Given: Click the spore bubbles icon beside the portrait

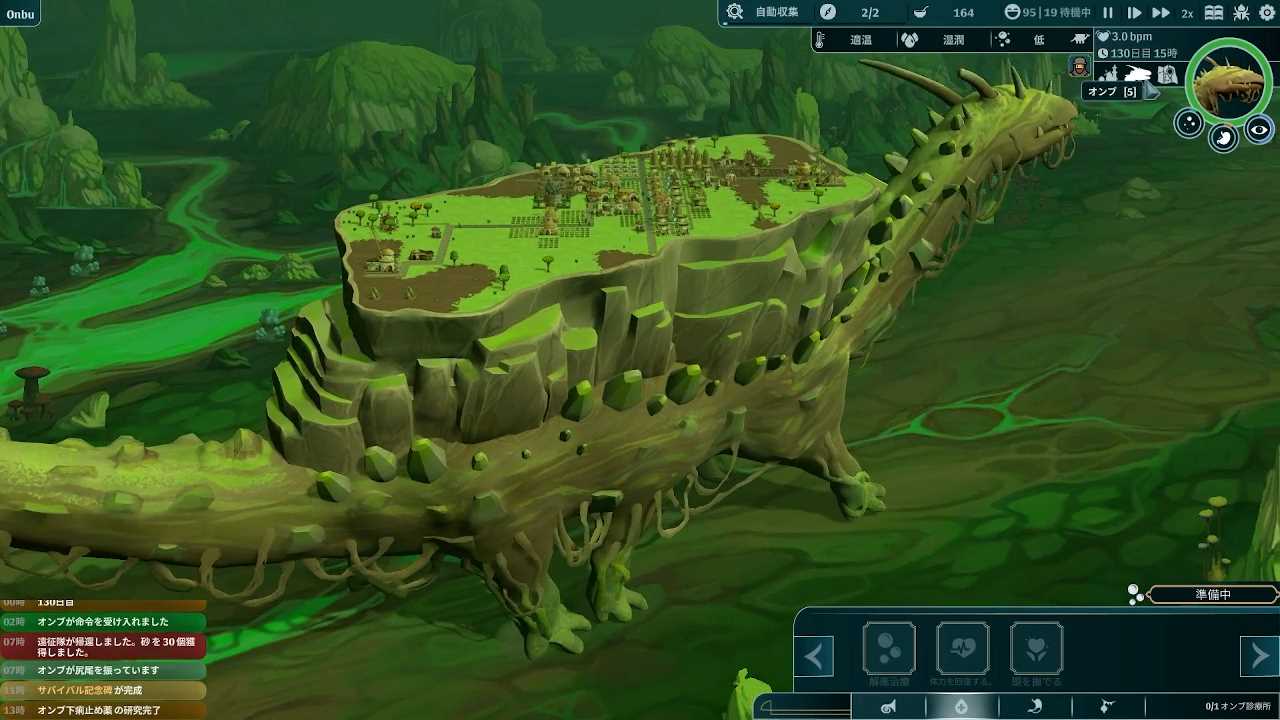Looking at the screenshot, I should (x=1189, y=123).
